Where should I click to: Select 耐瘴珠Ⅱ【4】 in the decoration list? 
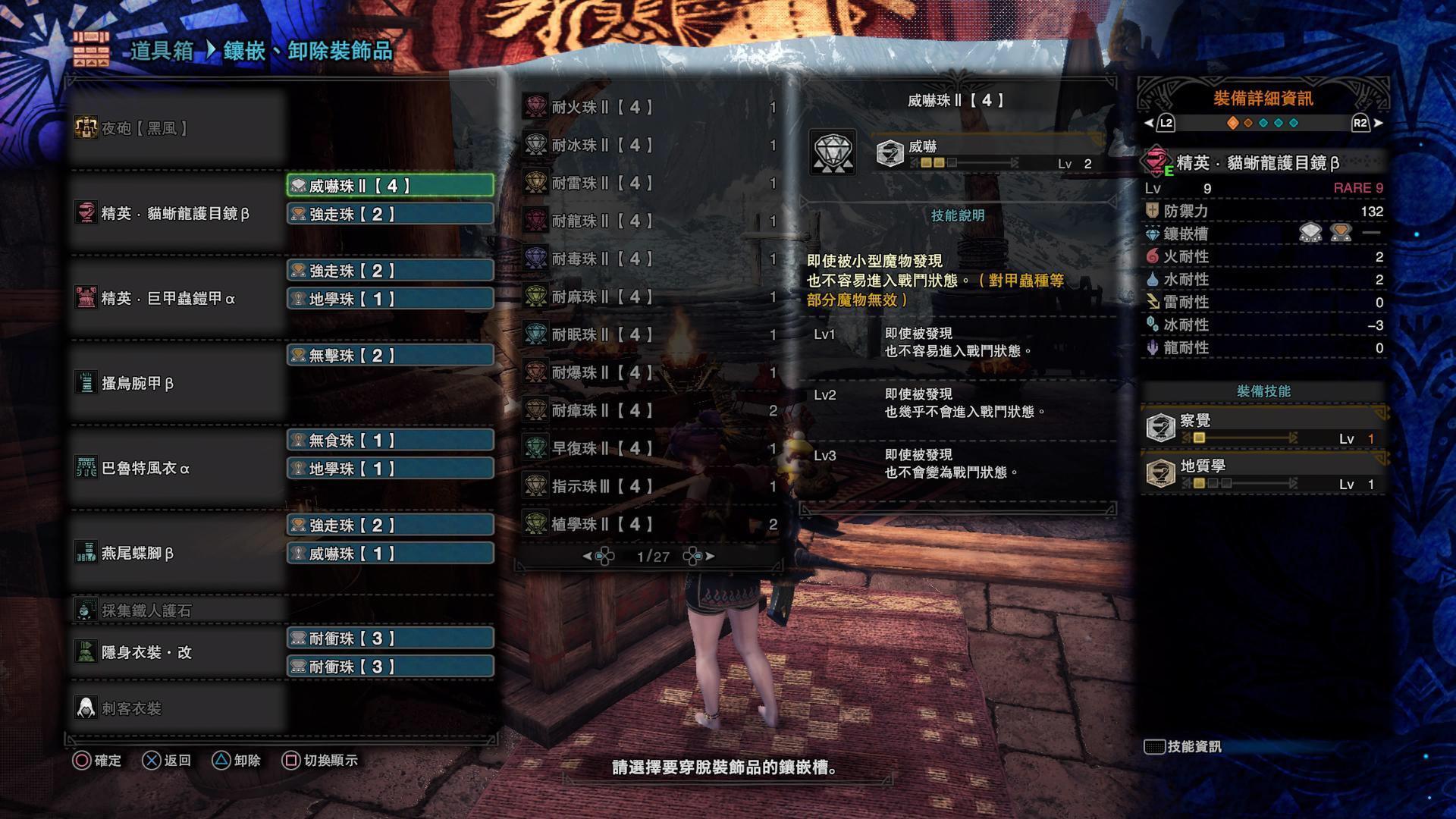(649, 410)
